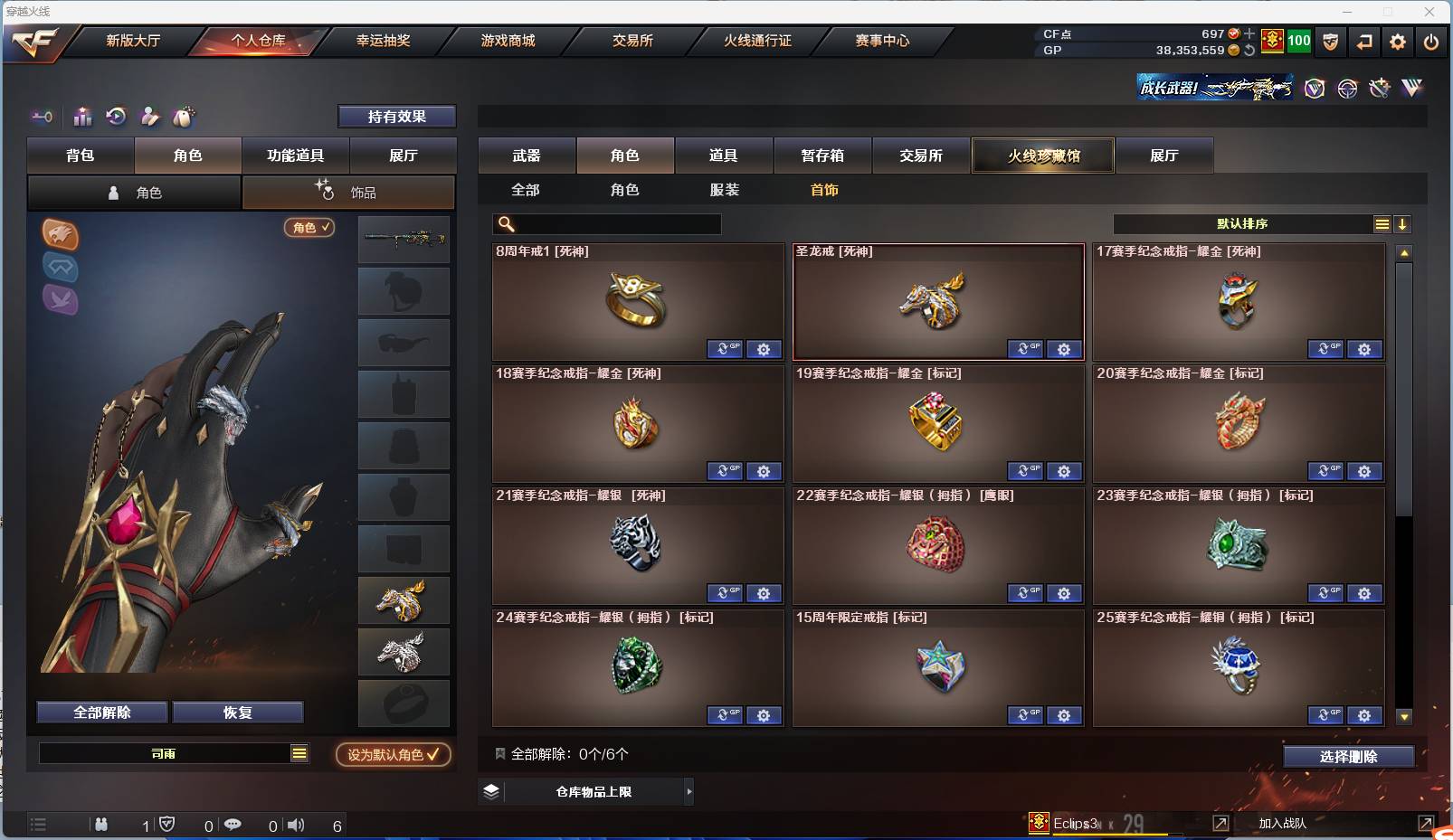Toggle the 角色 checkmark above character preview

309,228
